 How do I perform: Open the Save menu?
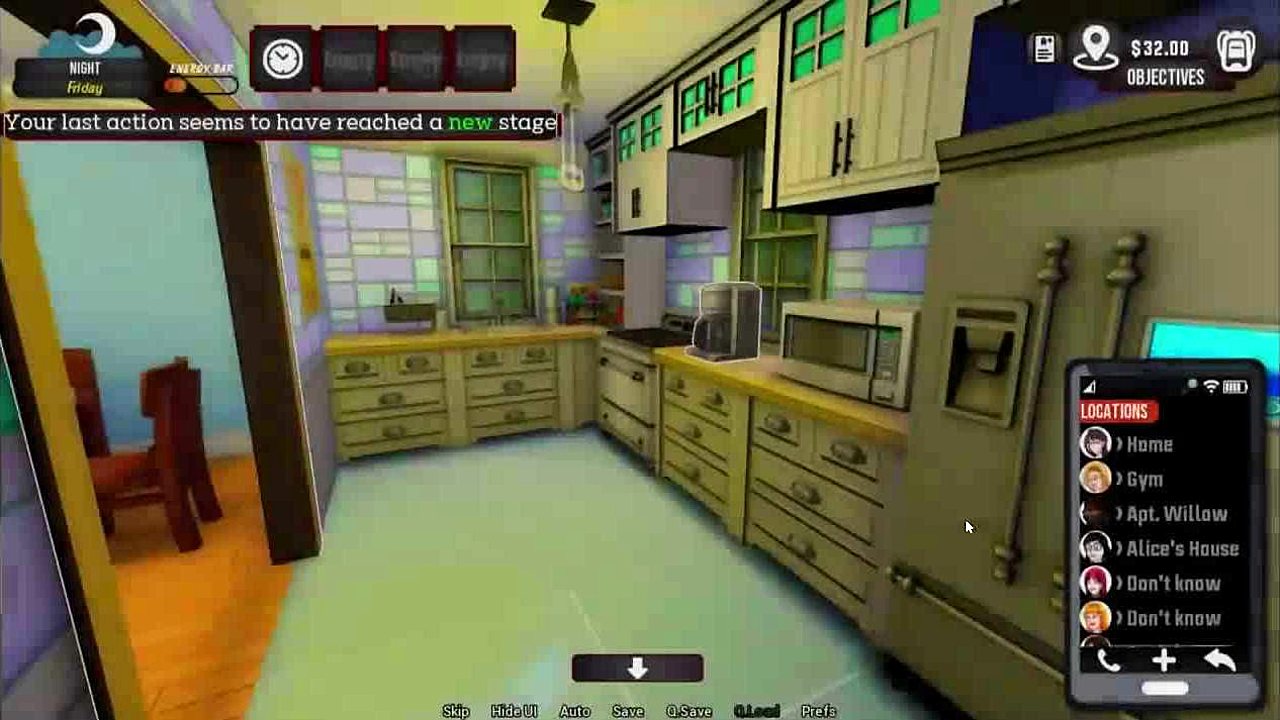(628, 711)
